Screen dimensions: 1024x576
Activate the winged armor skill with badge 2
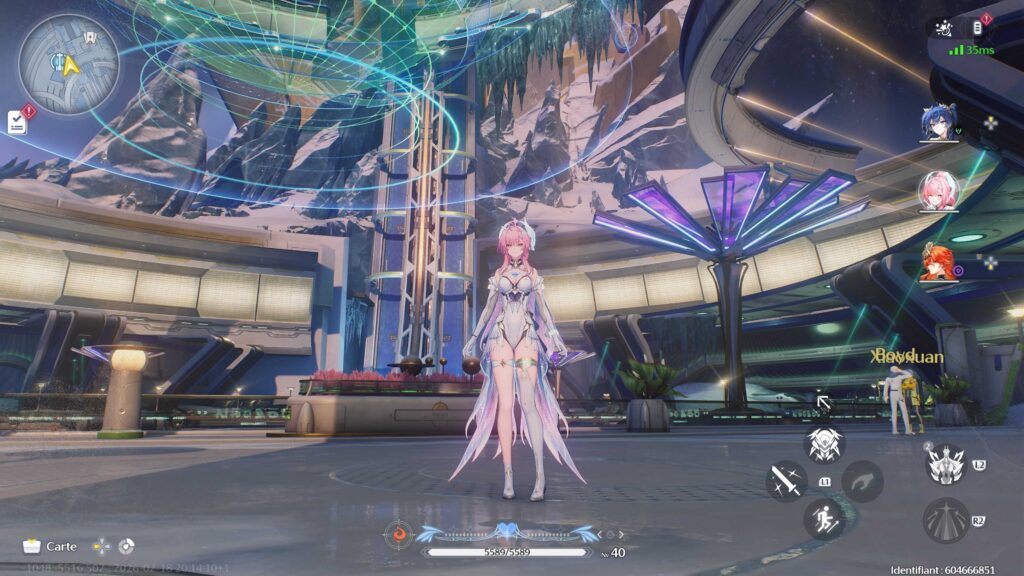tap(943, 464)
